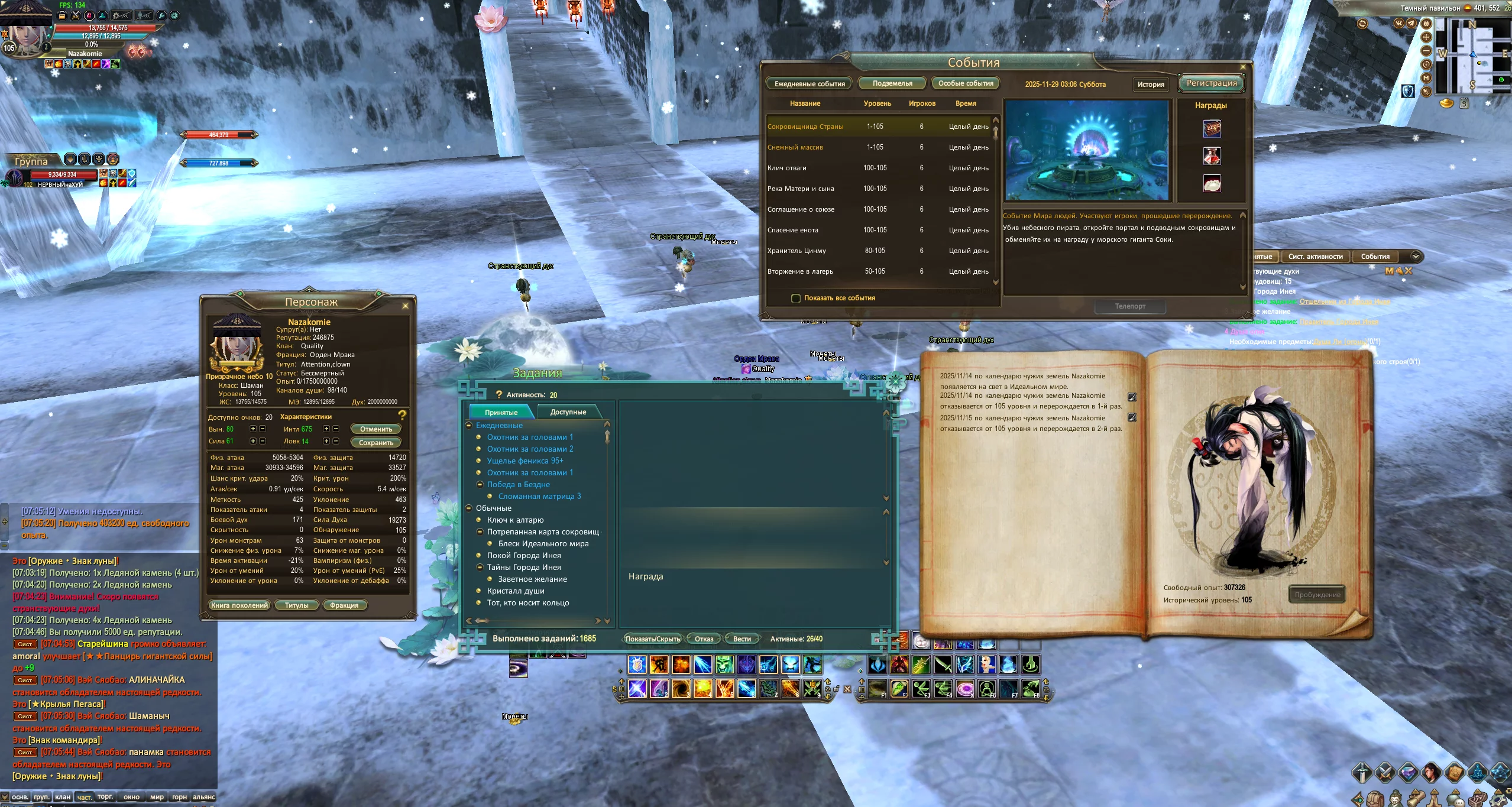Image resolution: width=1512 pixels, height=807 pixels.
Task: Open the Доступные tab in the quest window
Action: point(567,411)
